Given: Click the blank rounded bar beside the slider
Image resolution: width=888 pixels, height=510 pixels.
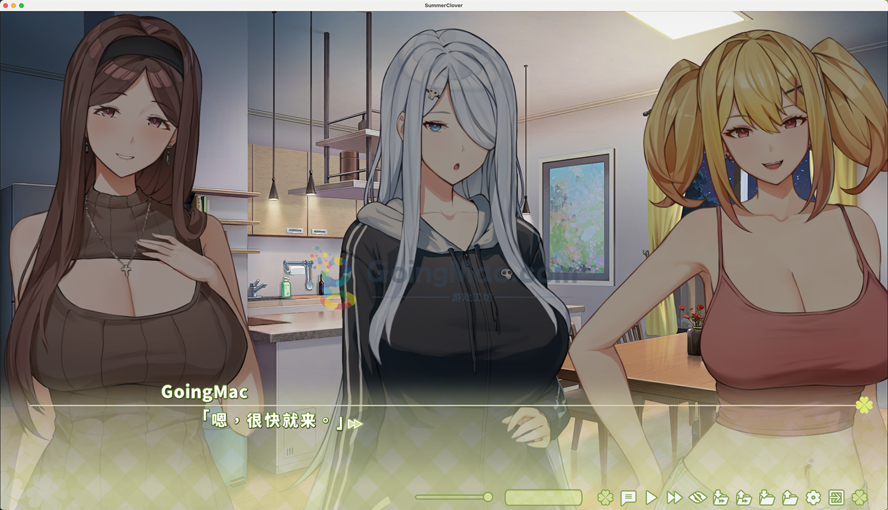Looking at the screenshot, I should [x=543, y=497].
